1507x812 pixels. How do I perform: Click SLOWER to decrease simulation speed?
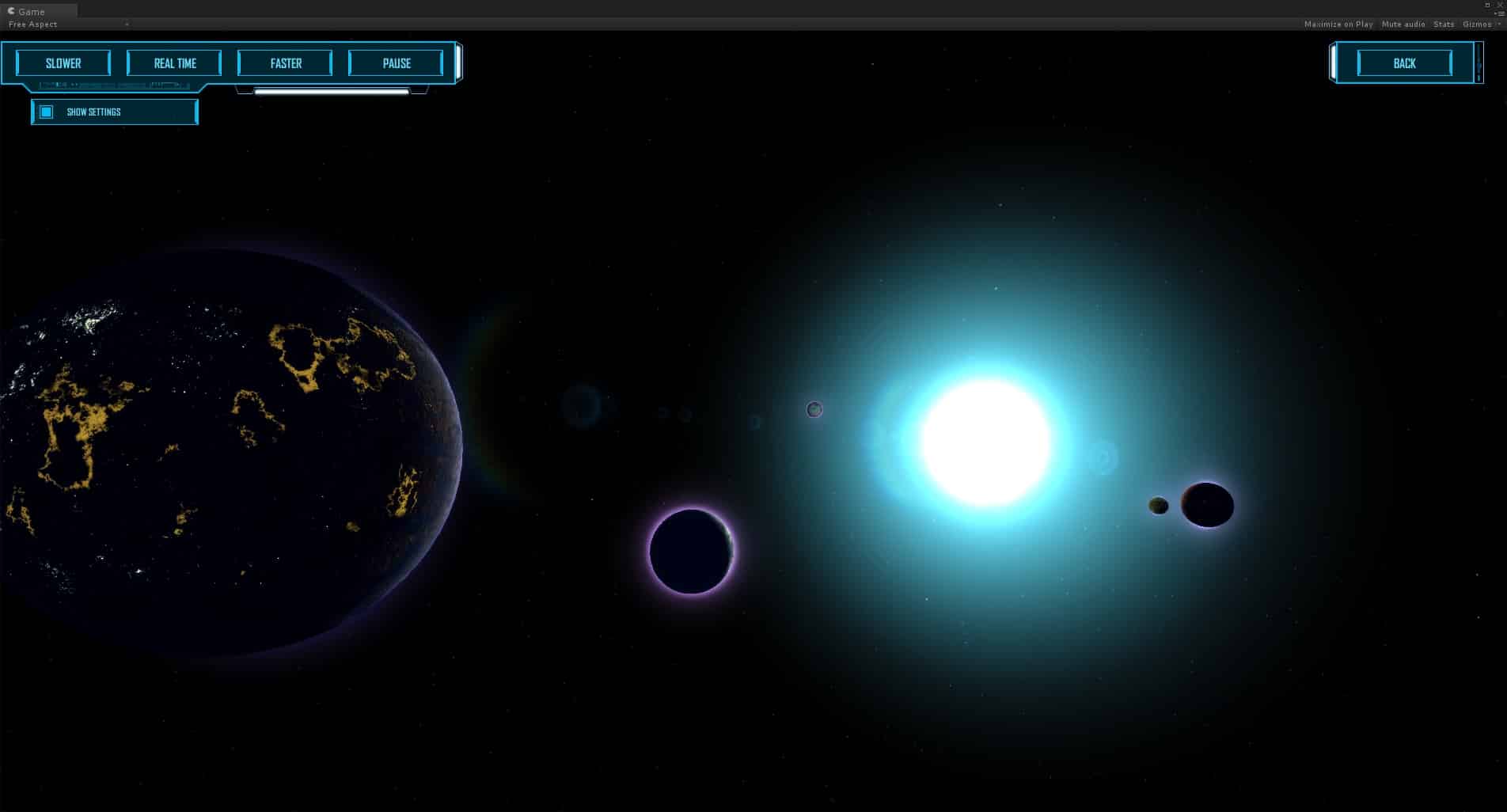point(63,63)
